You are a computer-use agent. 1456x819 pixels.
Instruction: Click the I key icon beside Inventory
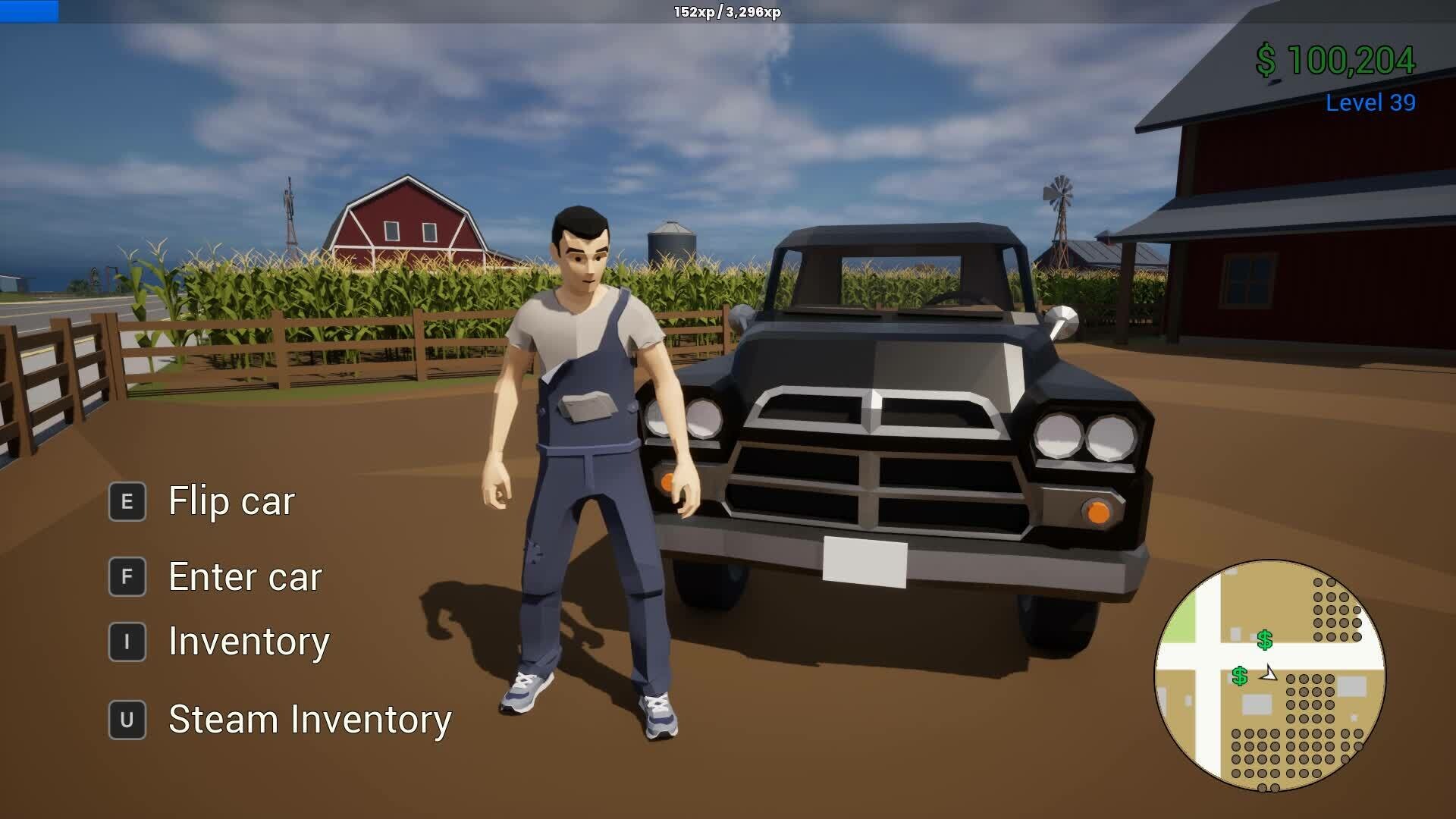pyautogui.click(x=127, y=642)
